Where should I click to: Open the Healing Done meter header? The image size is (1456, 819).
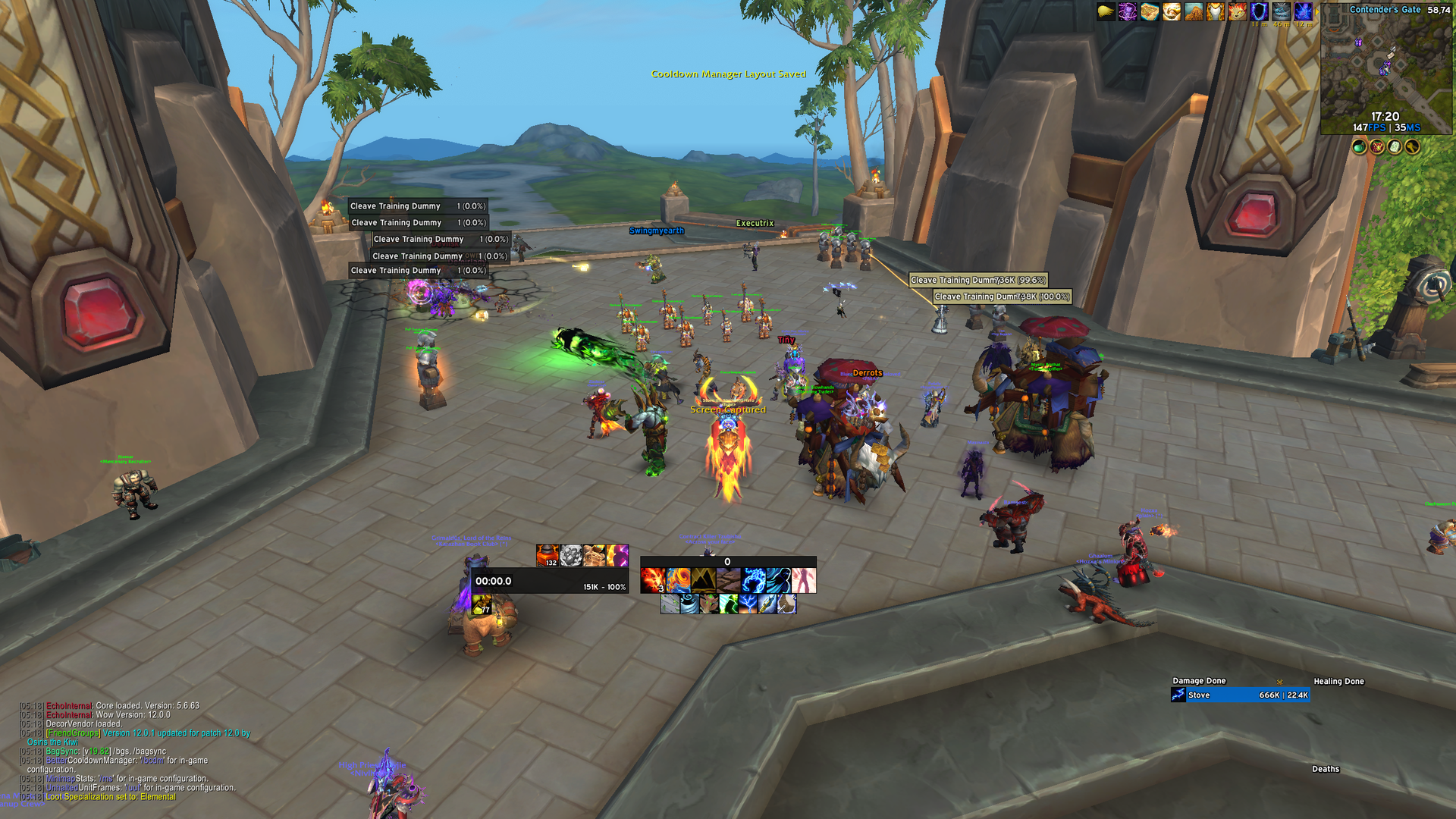tap(1338, 681)
